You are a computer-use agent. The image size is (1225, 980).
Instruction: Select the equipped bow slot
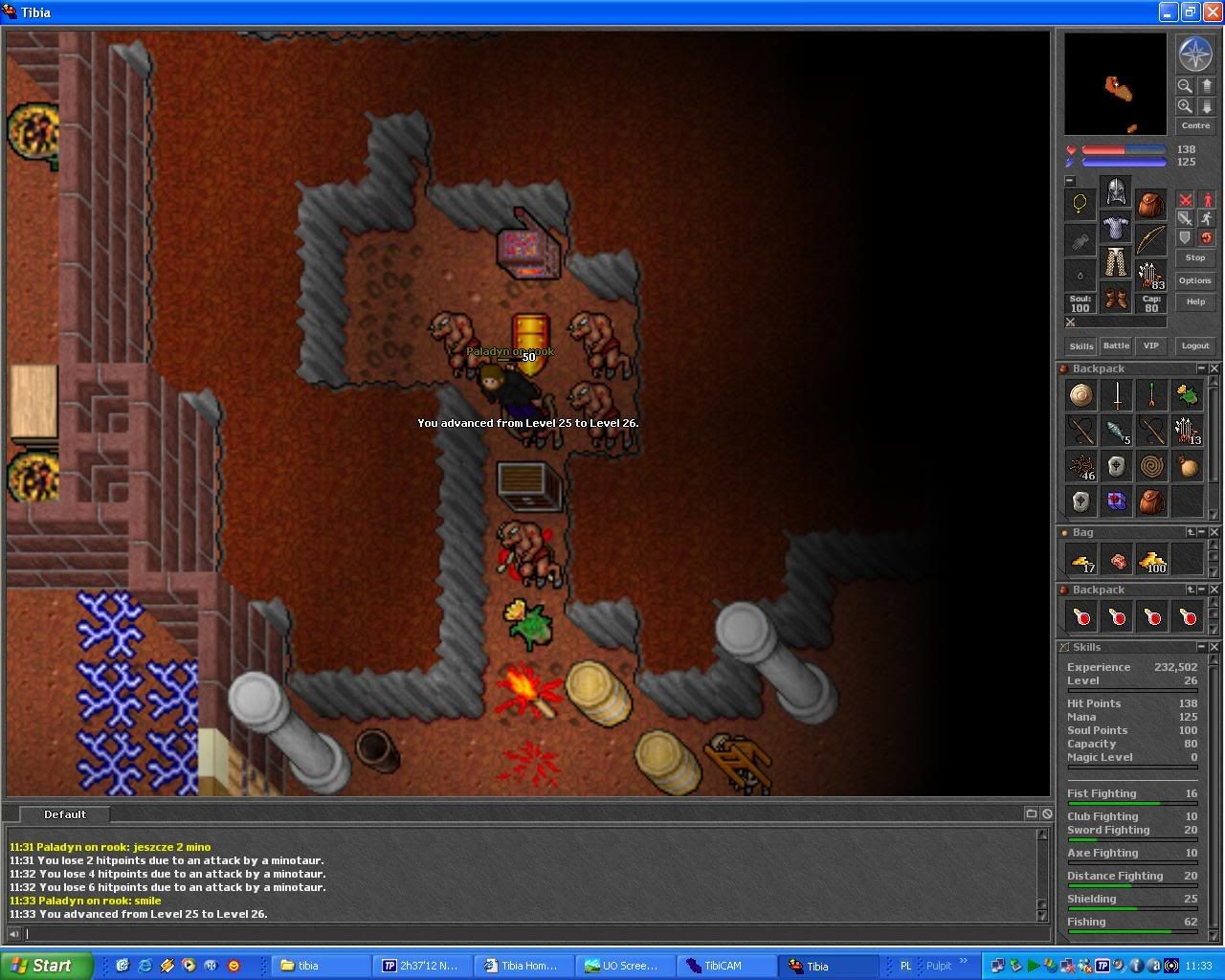1151,239
